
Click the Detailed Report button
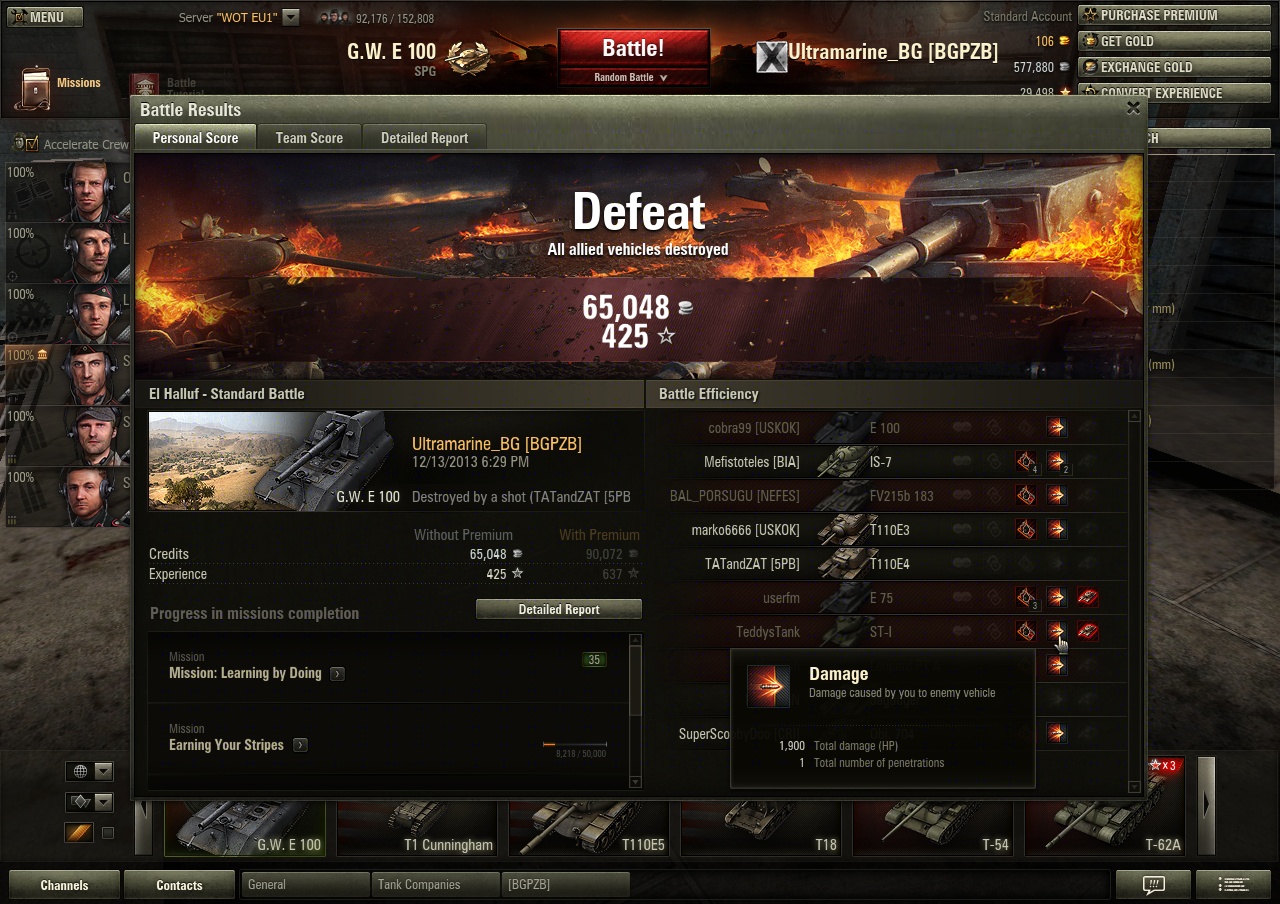[558, 609]
